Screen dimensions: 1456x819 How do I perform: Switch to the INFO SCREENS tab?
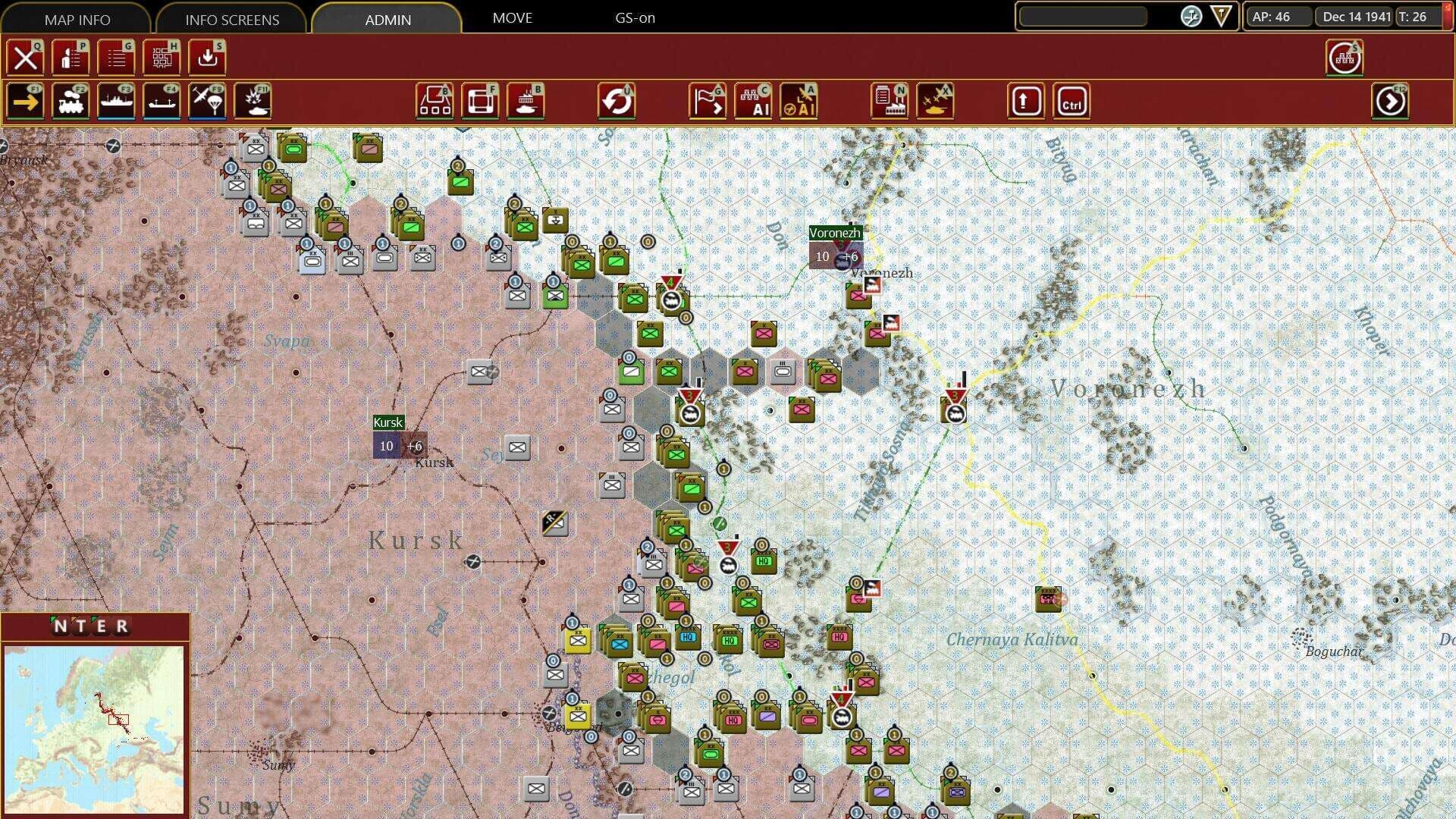pos(232,19)
